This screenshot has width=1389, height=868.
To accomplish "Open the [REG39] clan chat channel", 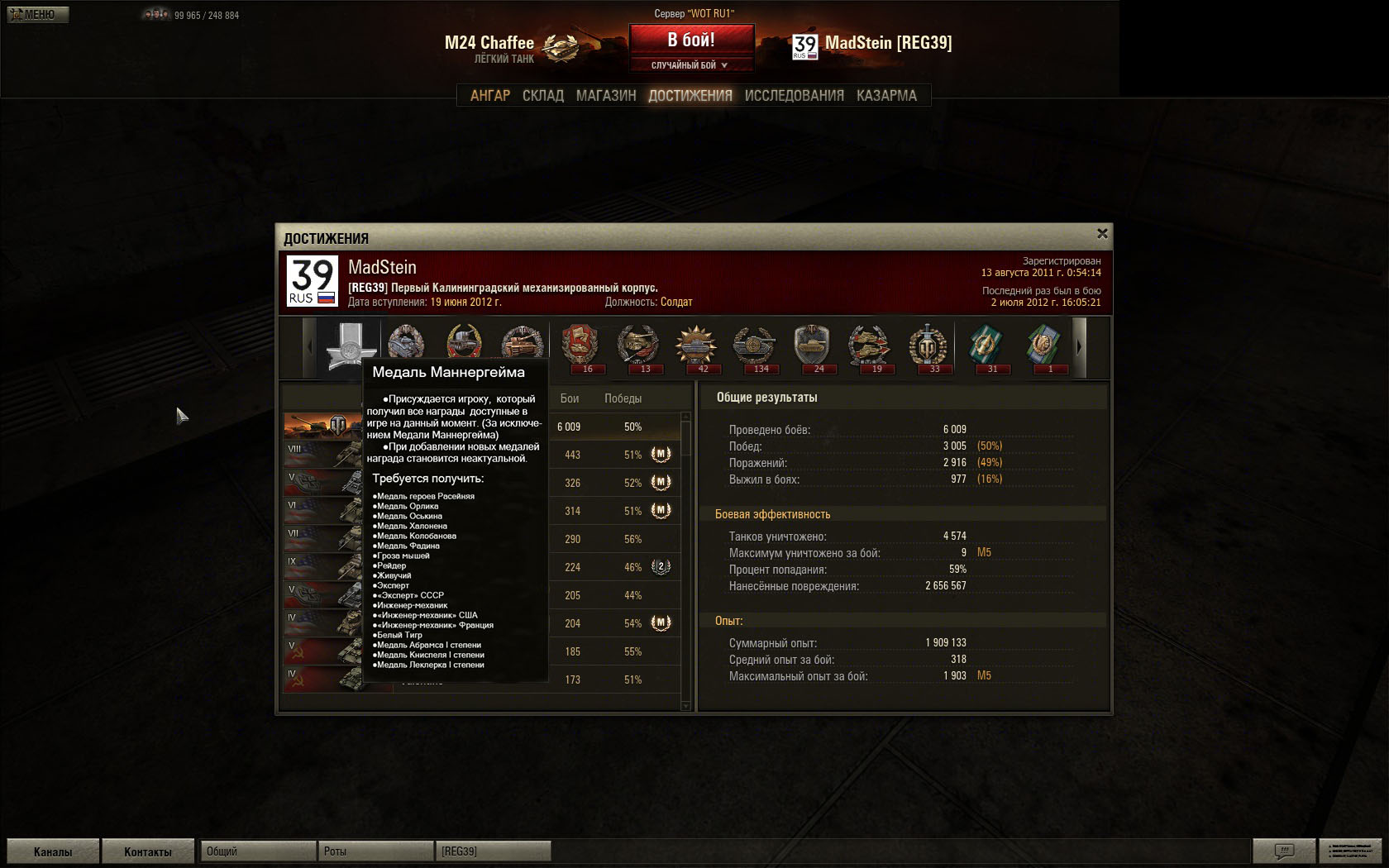I will (x=494, y=851).
